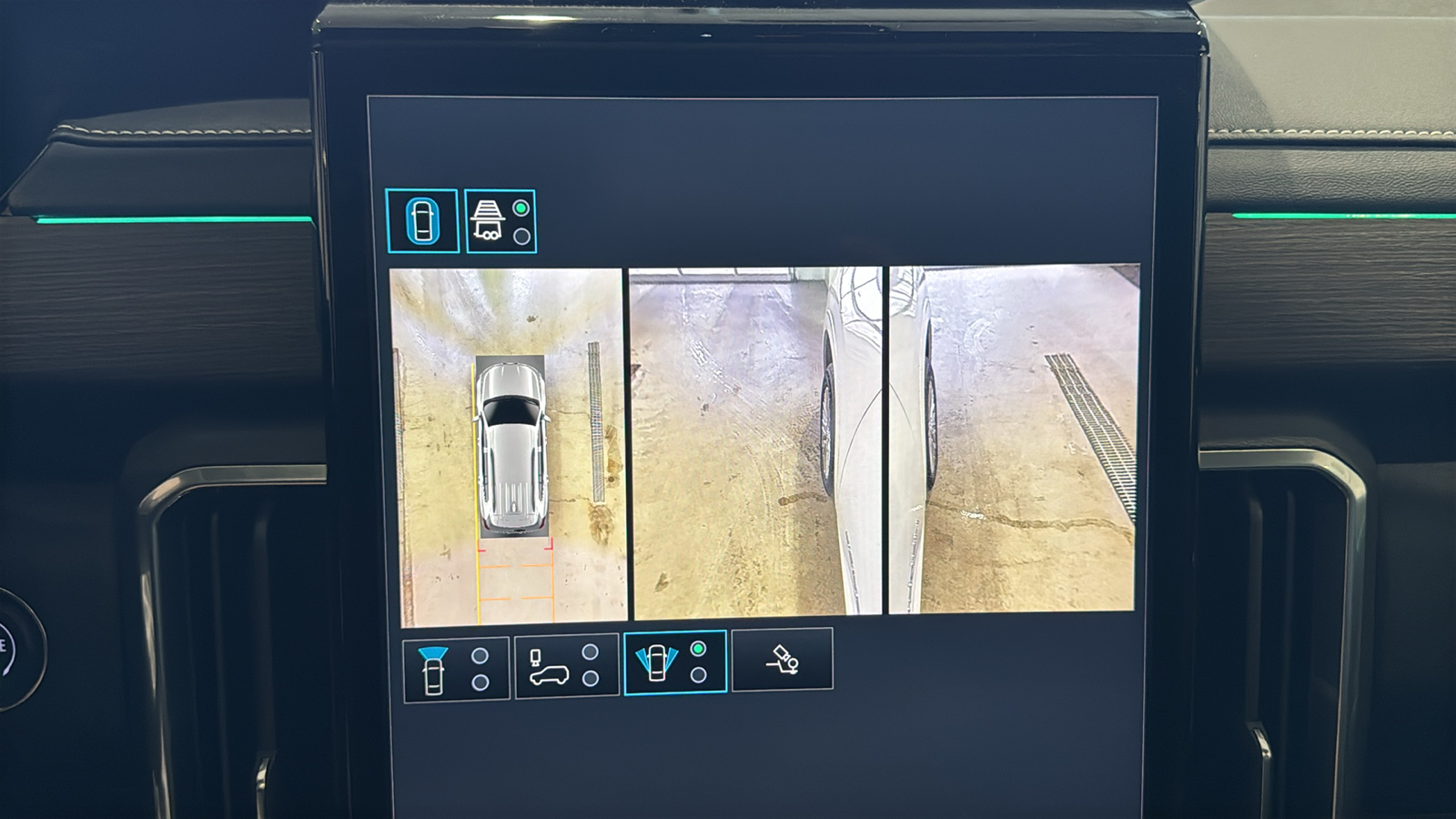Select the surround vehicle overview button
Viewport: 1456px width, 819px height.
(x=421, y=220)
